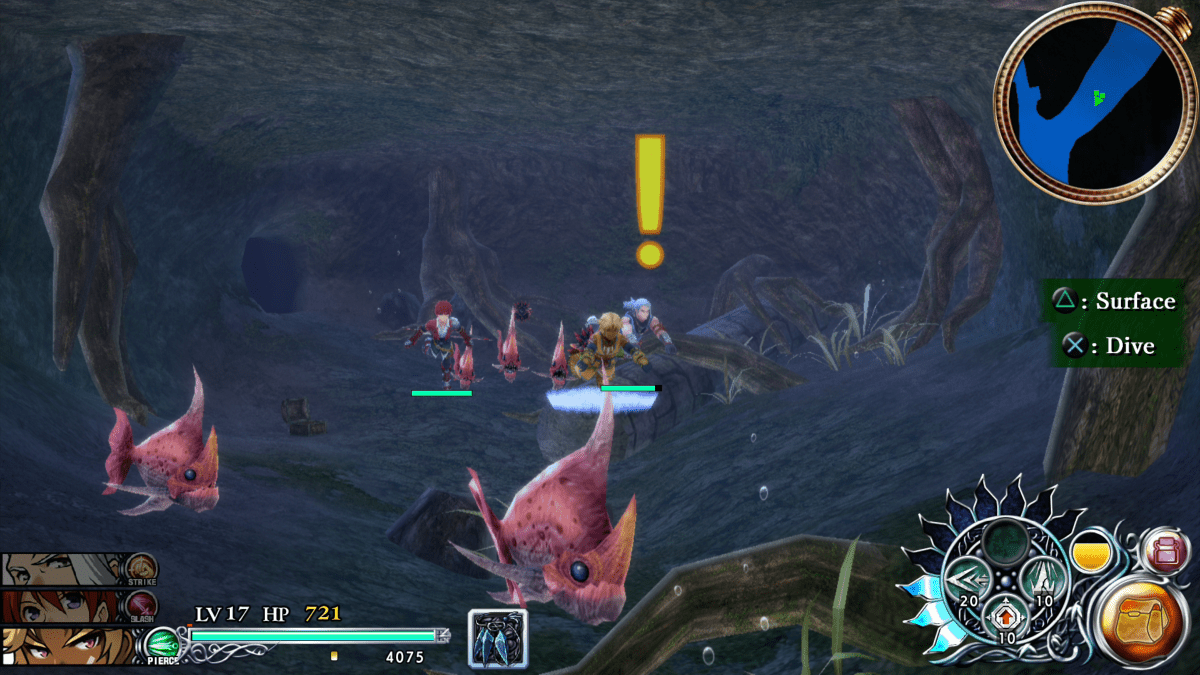Open the small pink backpack button

coord(1167,549)
